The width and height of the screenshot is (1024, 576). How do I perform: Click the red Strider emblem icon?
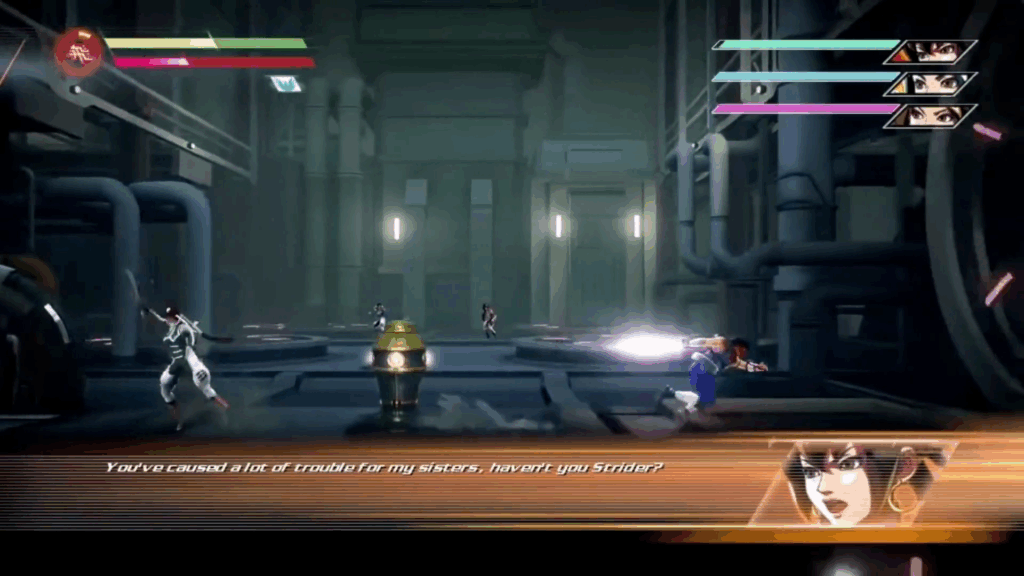(78, 53)
